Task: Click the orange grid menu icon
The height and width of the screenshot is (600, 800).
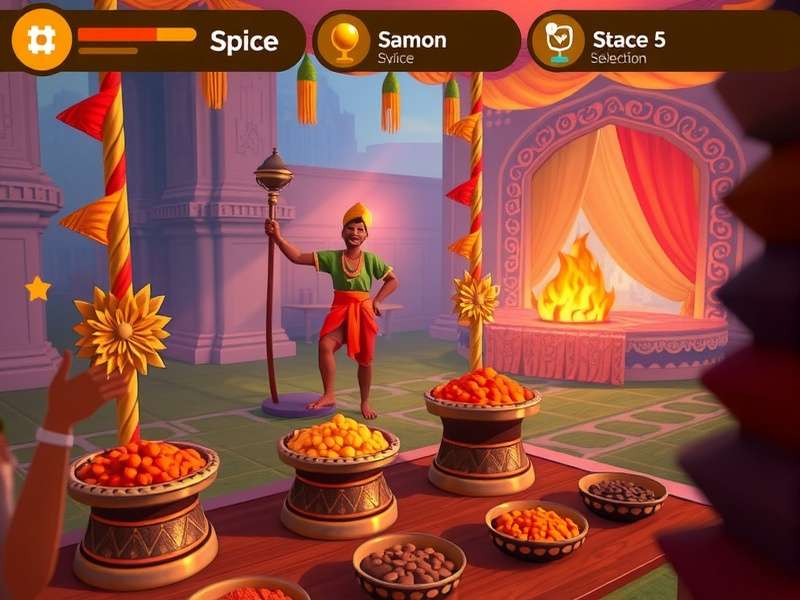Action: [x=41, y=41]
